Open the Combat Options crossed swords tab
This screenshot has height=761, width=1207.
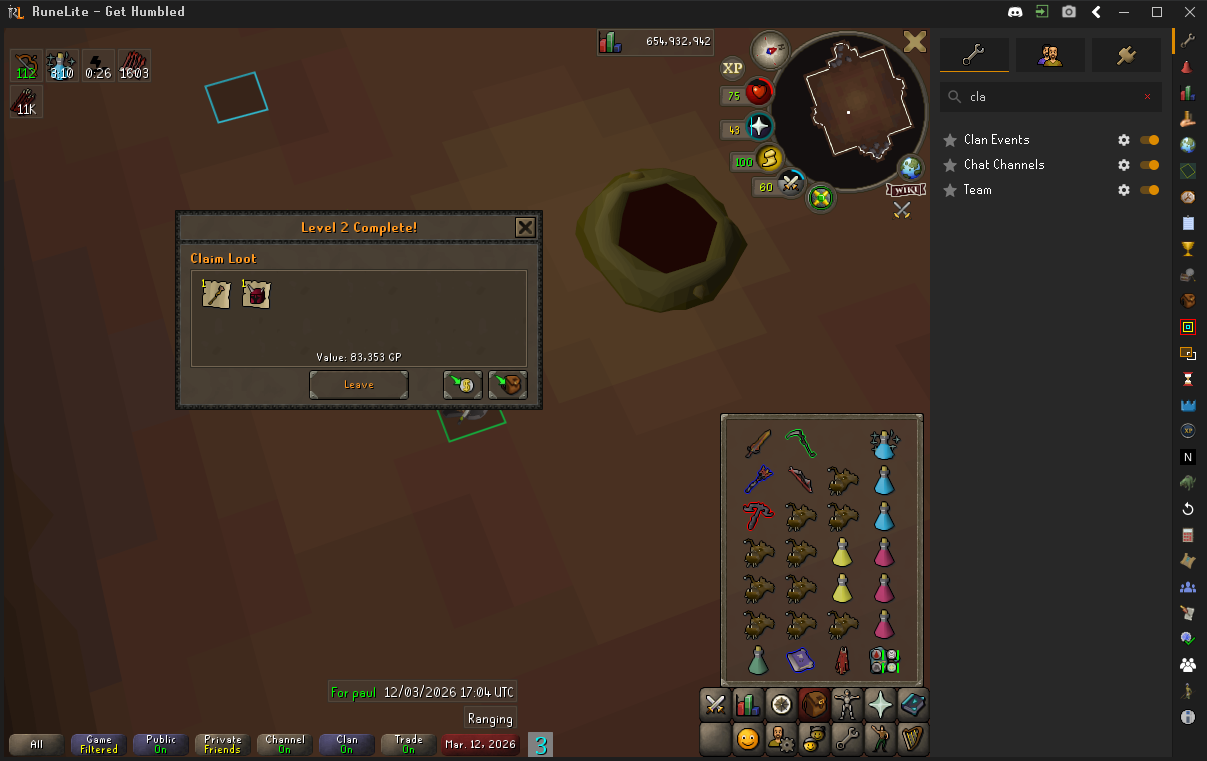[715, 704]
